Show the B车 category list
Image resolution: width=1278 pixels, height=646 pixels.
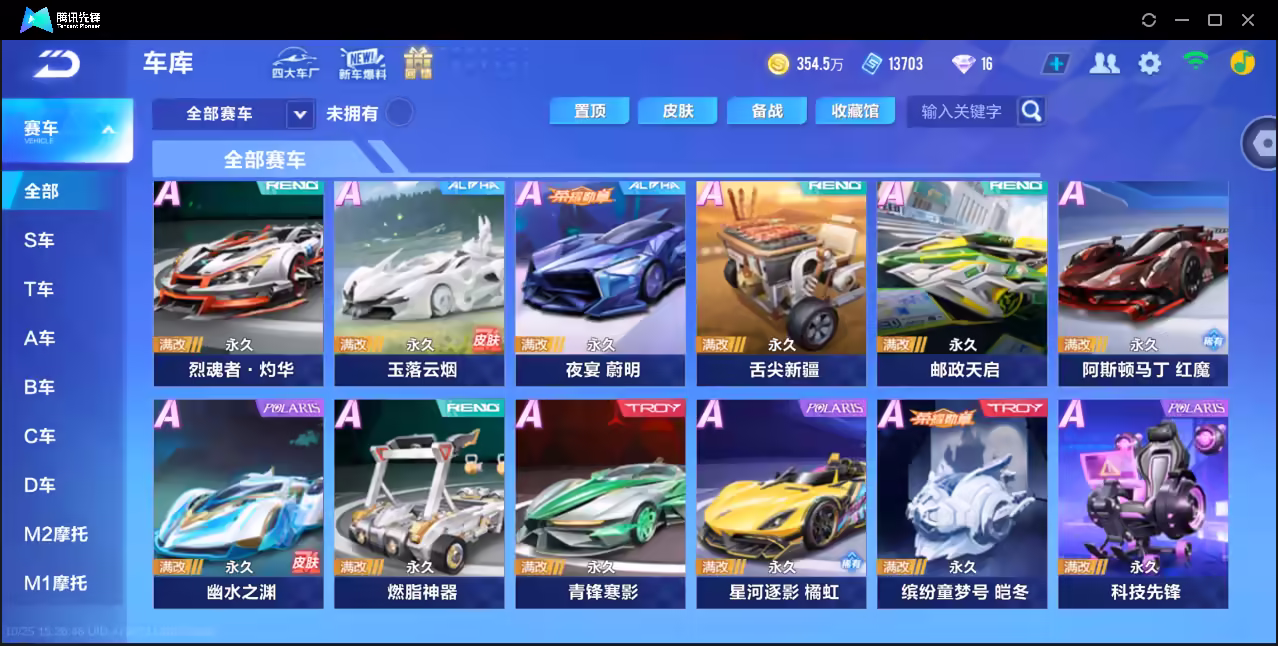[x=40, y=387]
